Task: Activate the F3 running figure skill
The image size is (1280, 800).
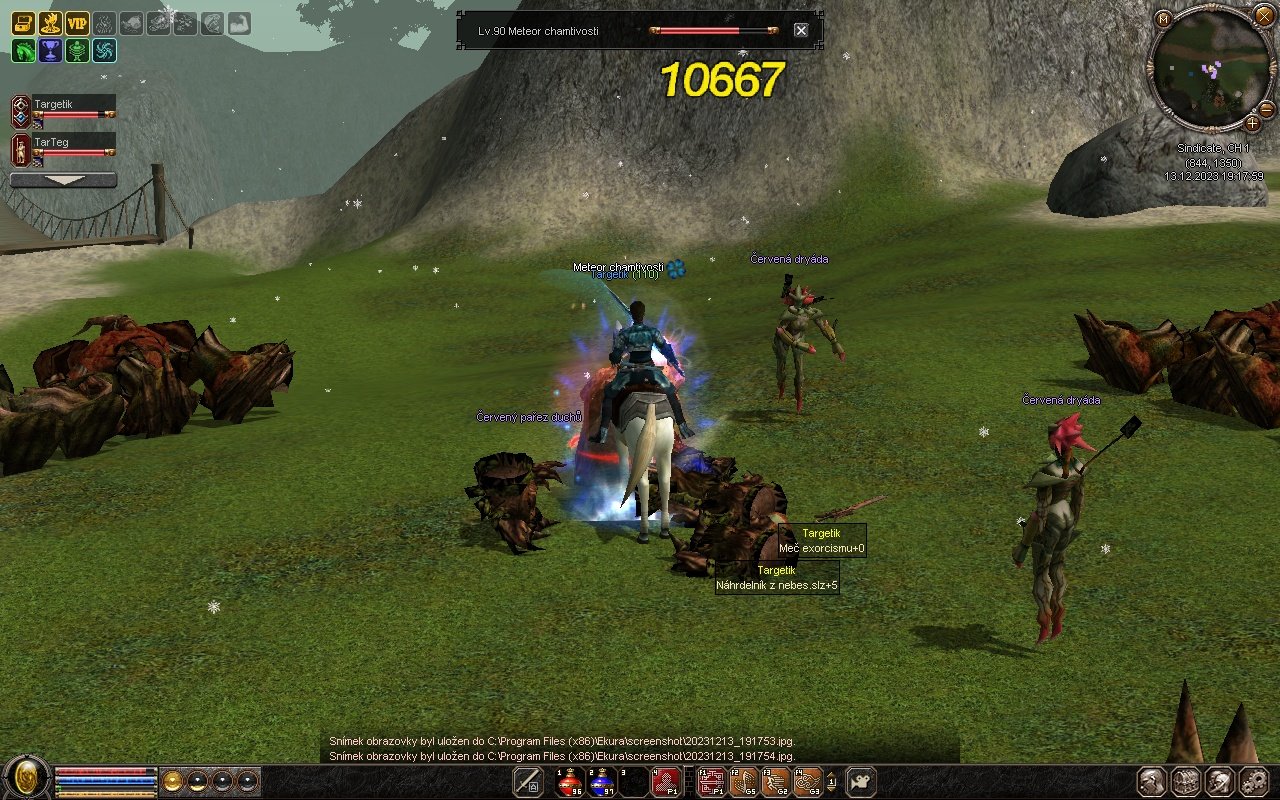Action: pos(775,782)
